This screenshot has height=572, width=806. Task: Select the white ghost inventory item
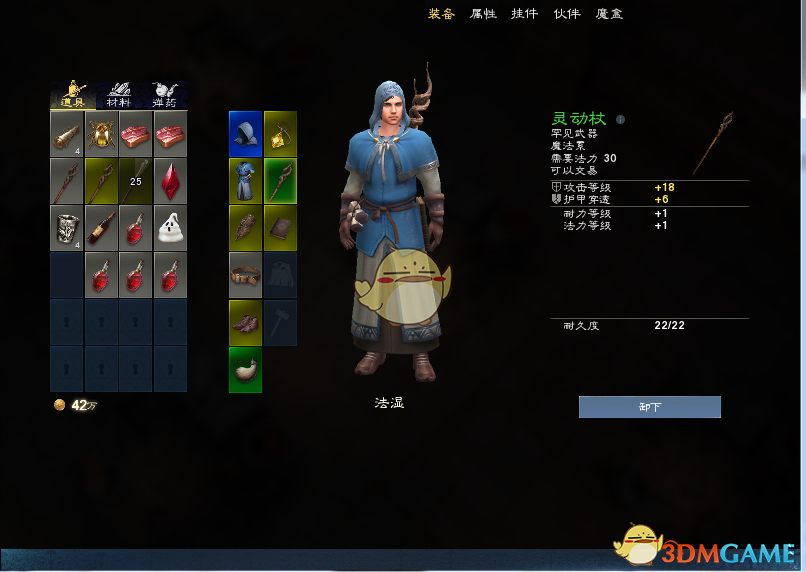tap(171, 227)
